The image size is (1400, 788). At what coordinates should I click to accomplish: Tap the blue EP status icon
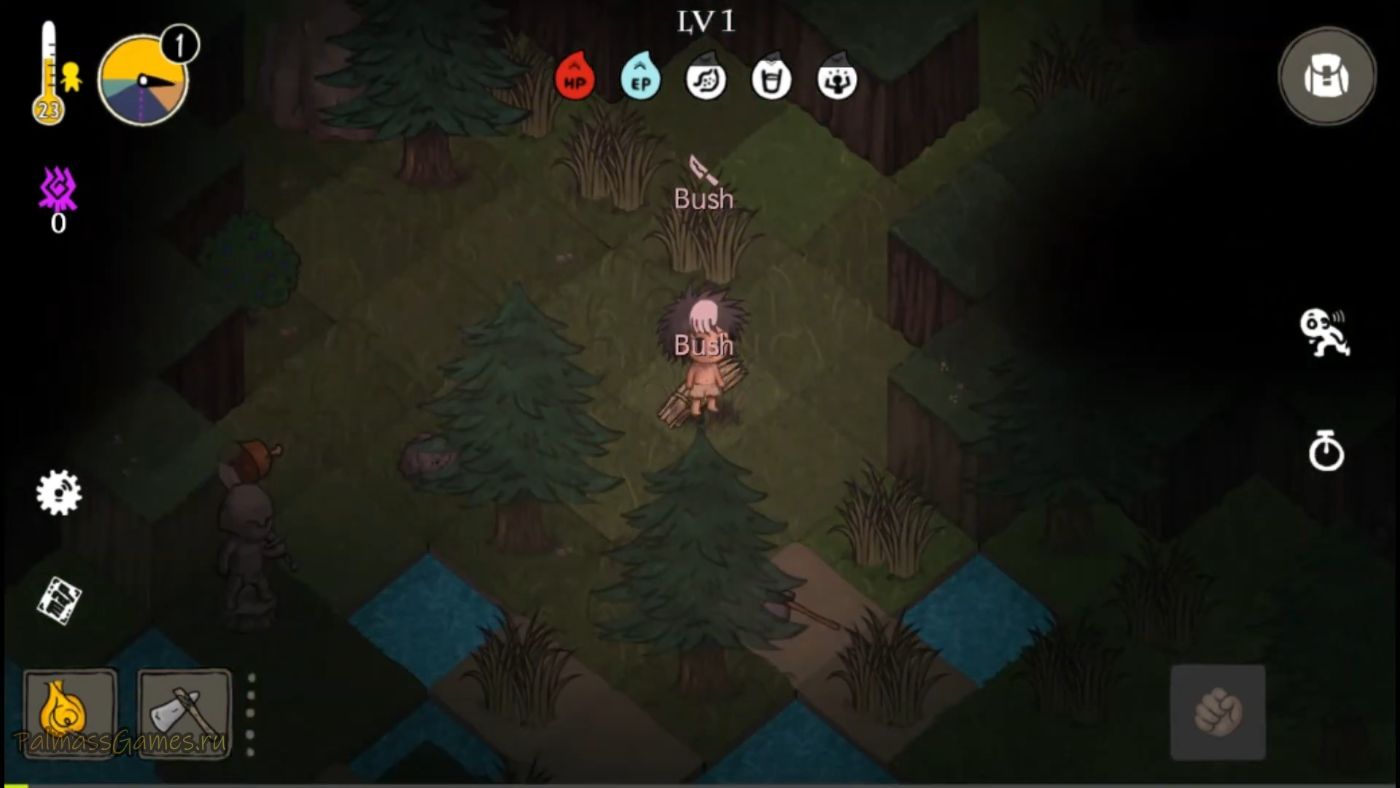coord(640,78)
